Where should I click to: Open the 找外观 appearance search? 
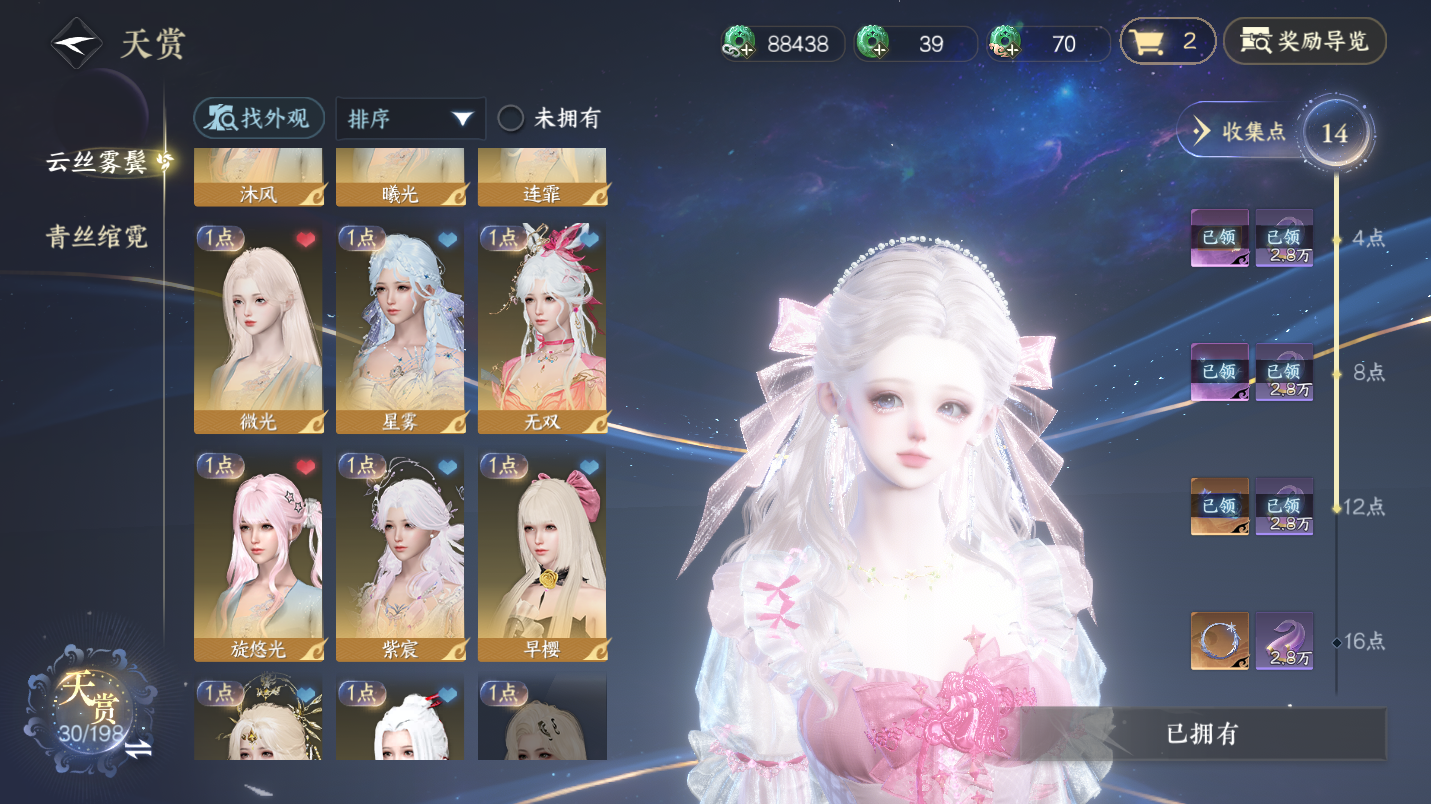click(259, 118)
